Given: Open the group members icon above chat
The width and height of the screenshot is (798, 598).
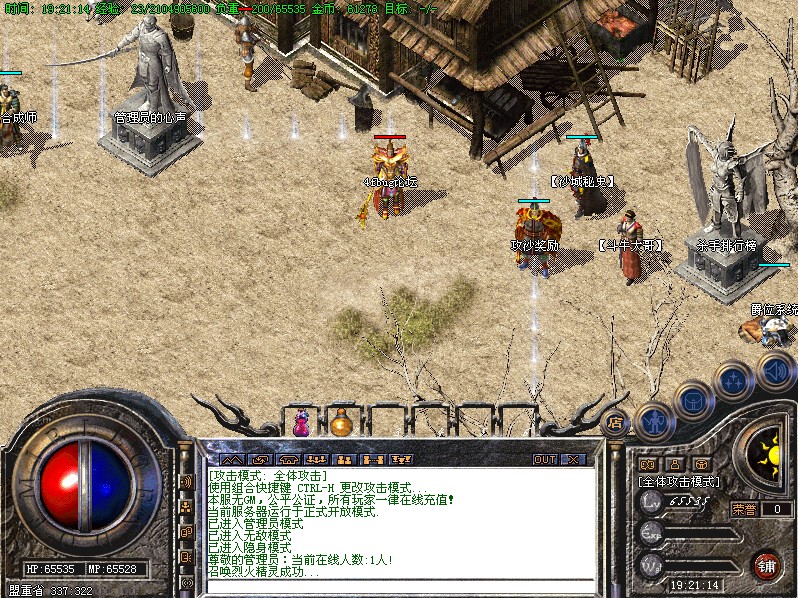Looking at the screenshot, I should coord(343,460).
